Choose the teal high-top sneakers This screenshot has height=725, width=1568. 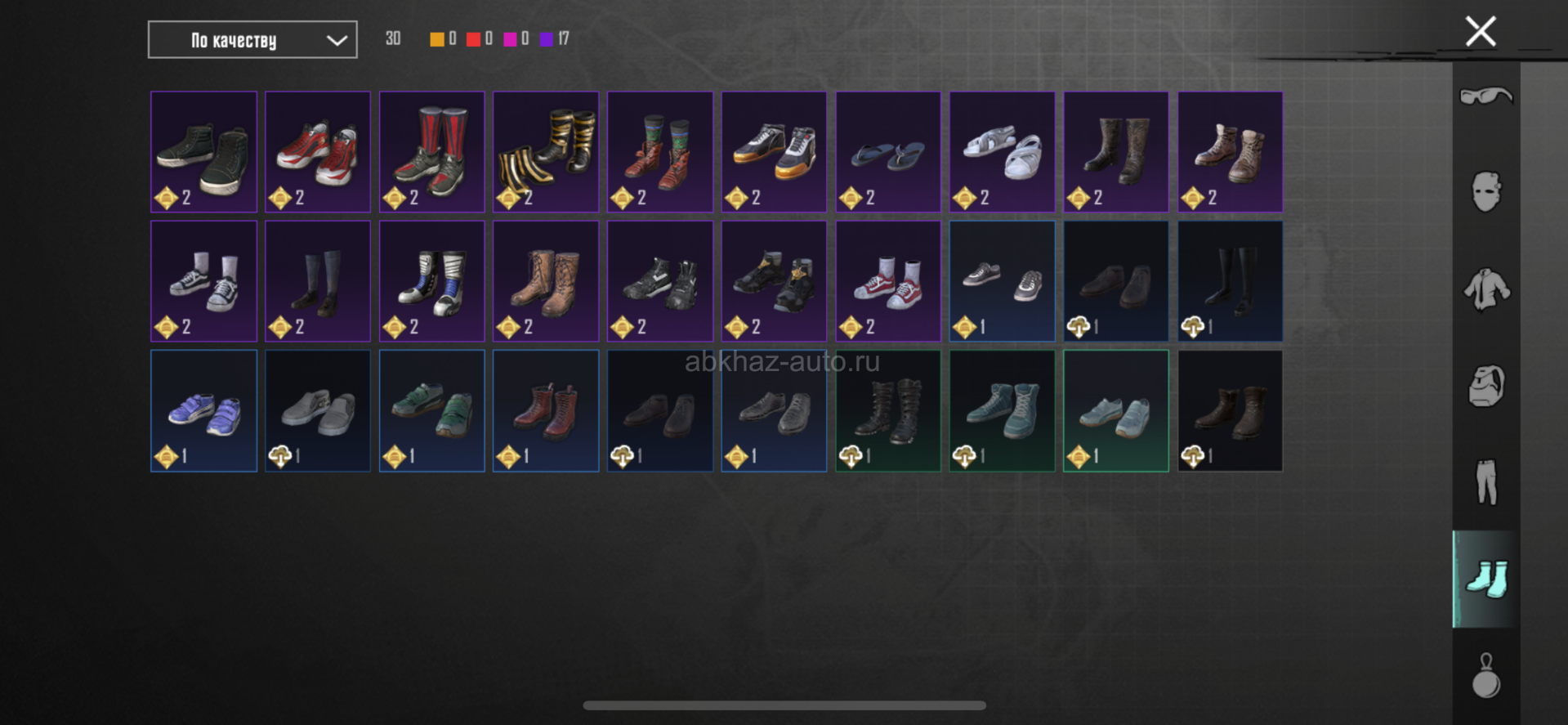1002,410
